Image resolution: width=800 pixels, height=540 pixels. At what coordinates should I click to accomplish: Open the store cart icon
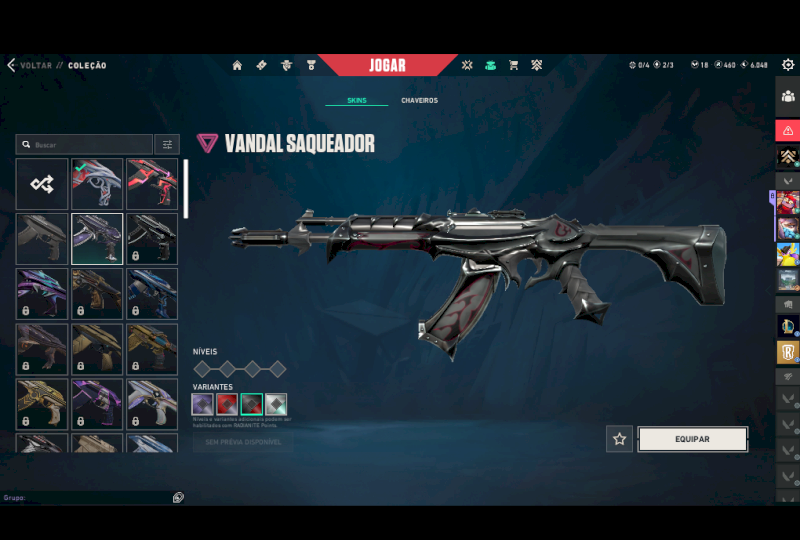513,66
